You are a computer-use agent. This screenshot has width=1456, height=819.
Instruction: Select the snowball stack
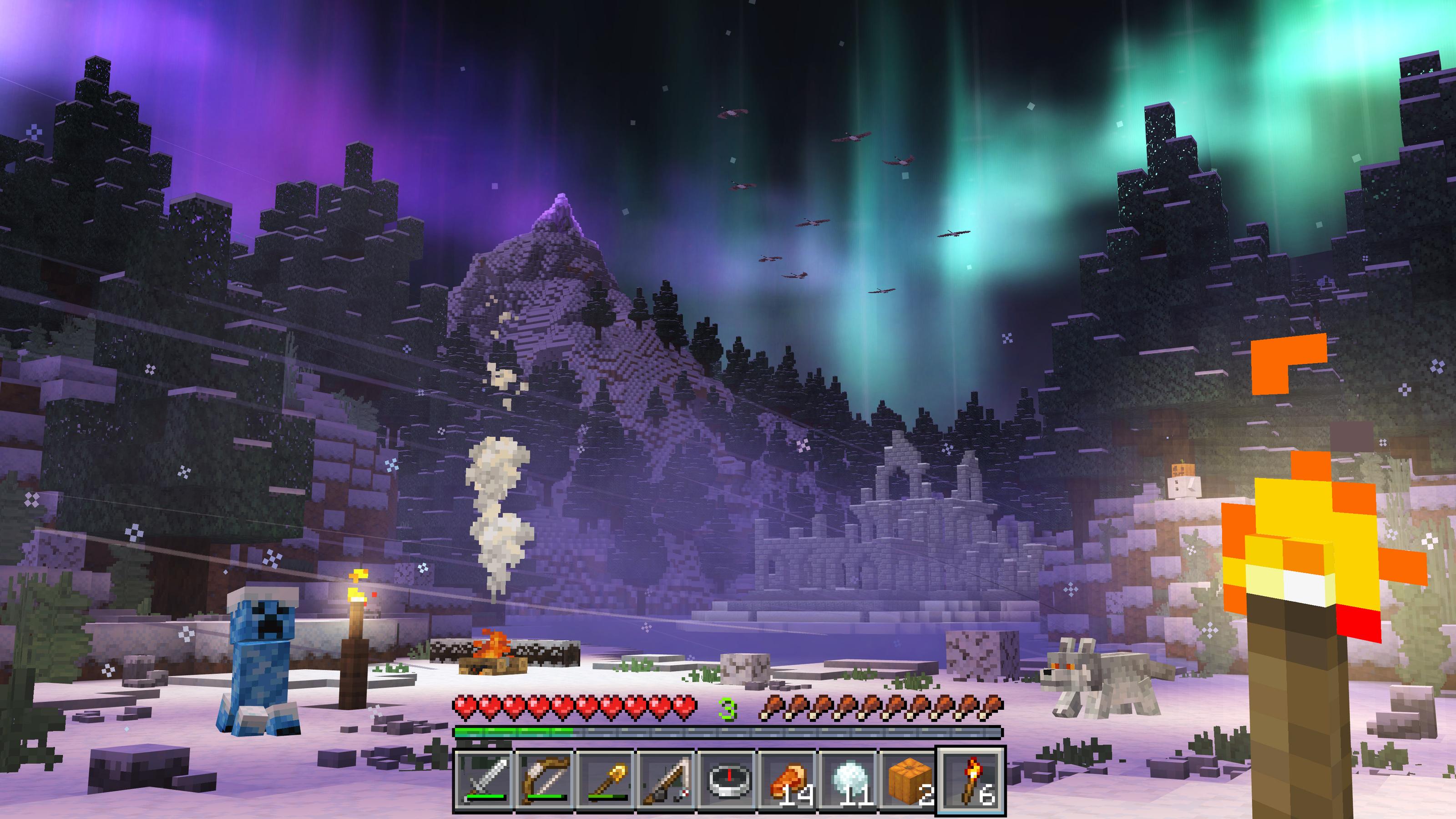point(850,780)
